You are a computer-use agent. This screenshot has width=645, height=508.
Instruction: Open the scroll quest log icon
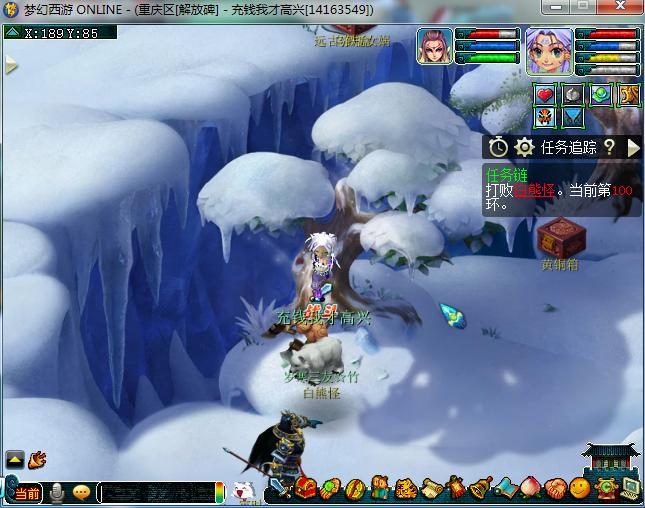431,489
